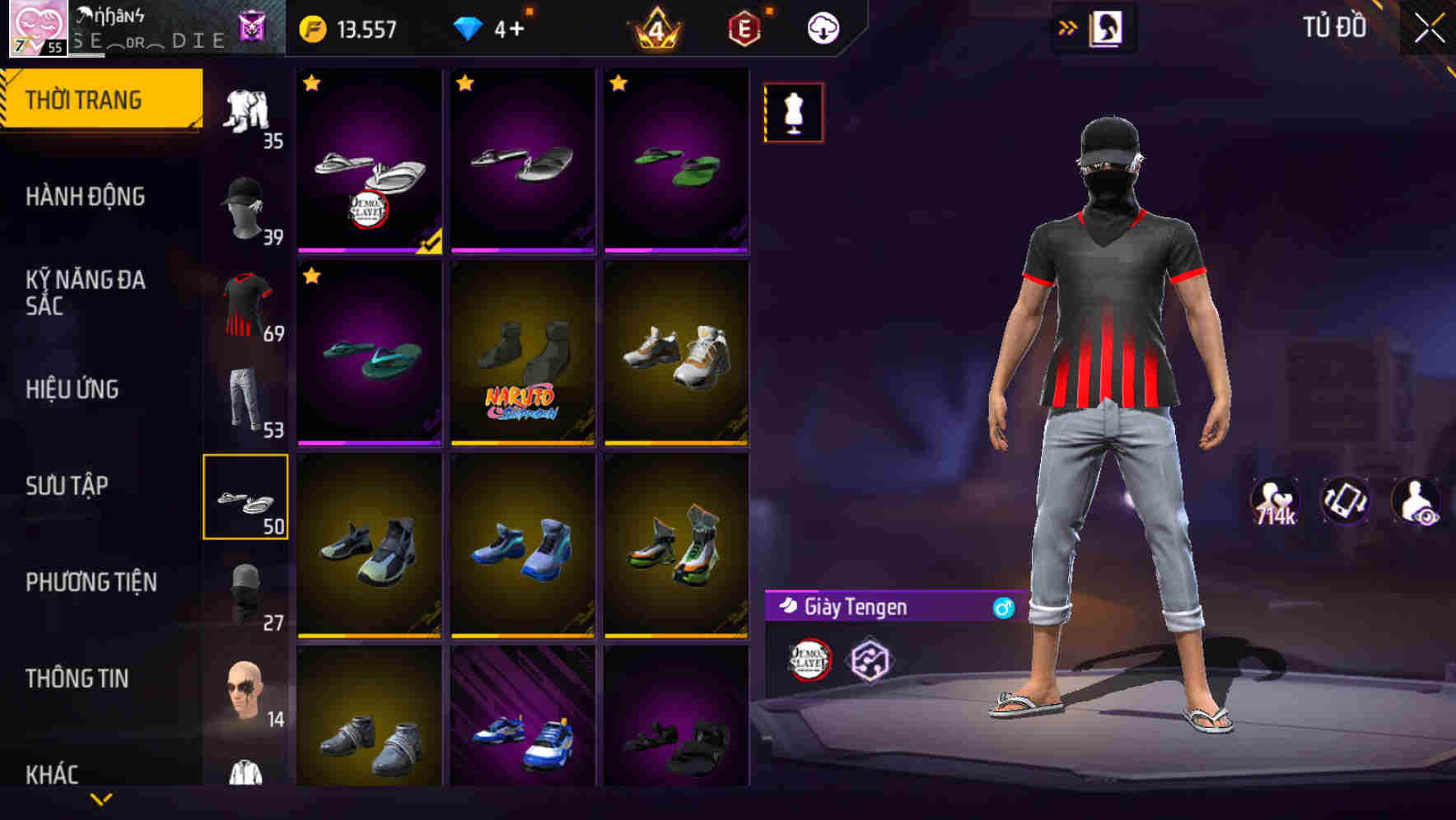Click the double-arrow chevrons near top right
Image resolution: width=1456 pixels, height=820 pixels.
(1067, 26)
